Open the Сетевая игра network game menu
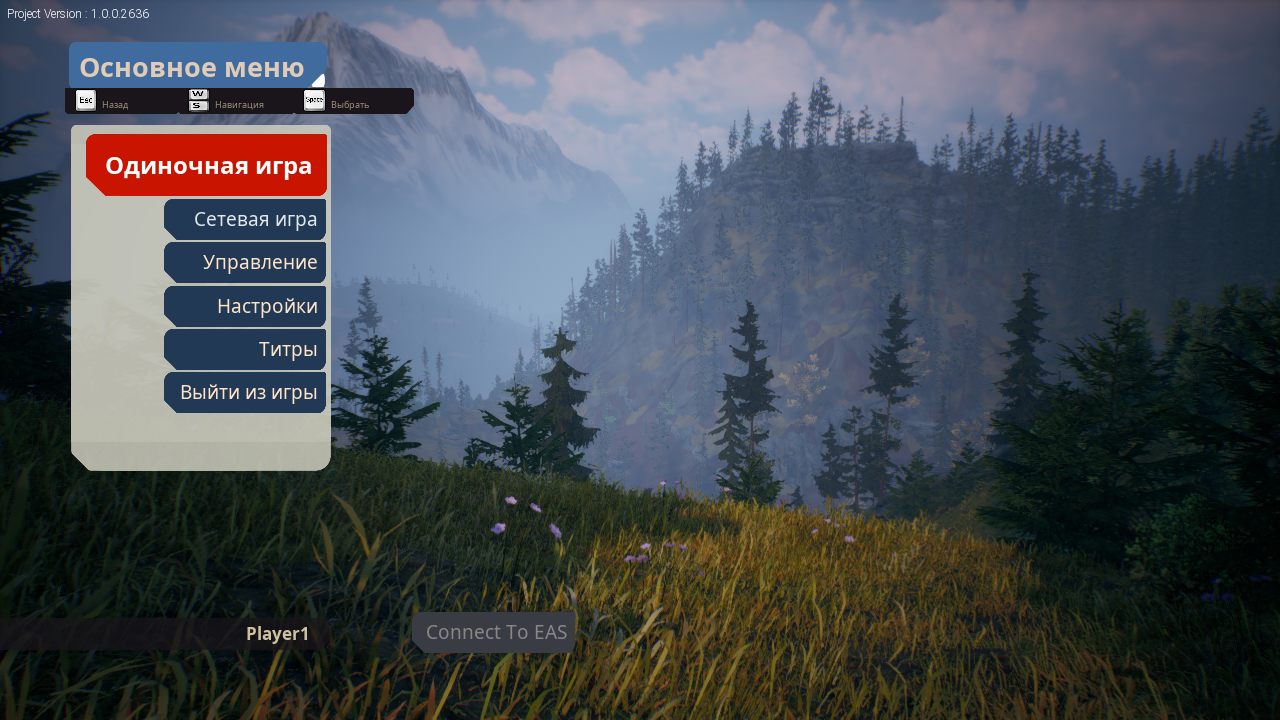The image size is (1280, 720). pos(246,219)
